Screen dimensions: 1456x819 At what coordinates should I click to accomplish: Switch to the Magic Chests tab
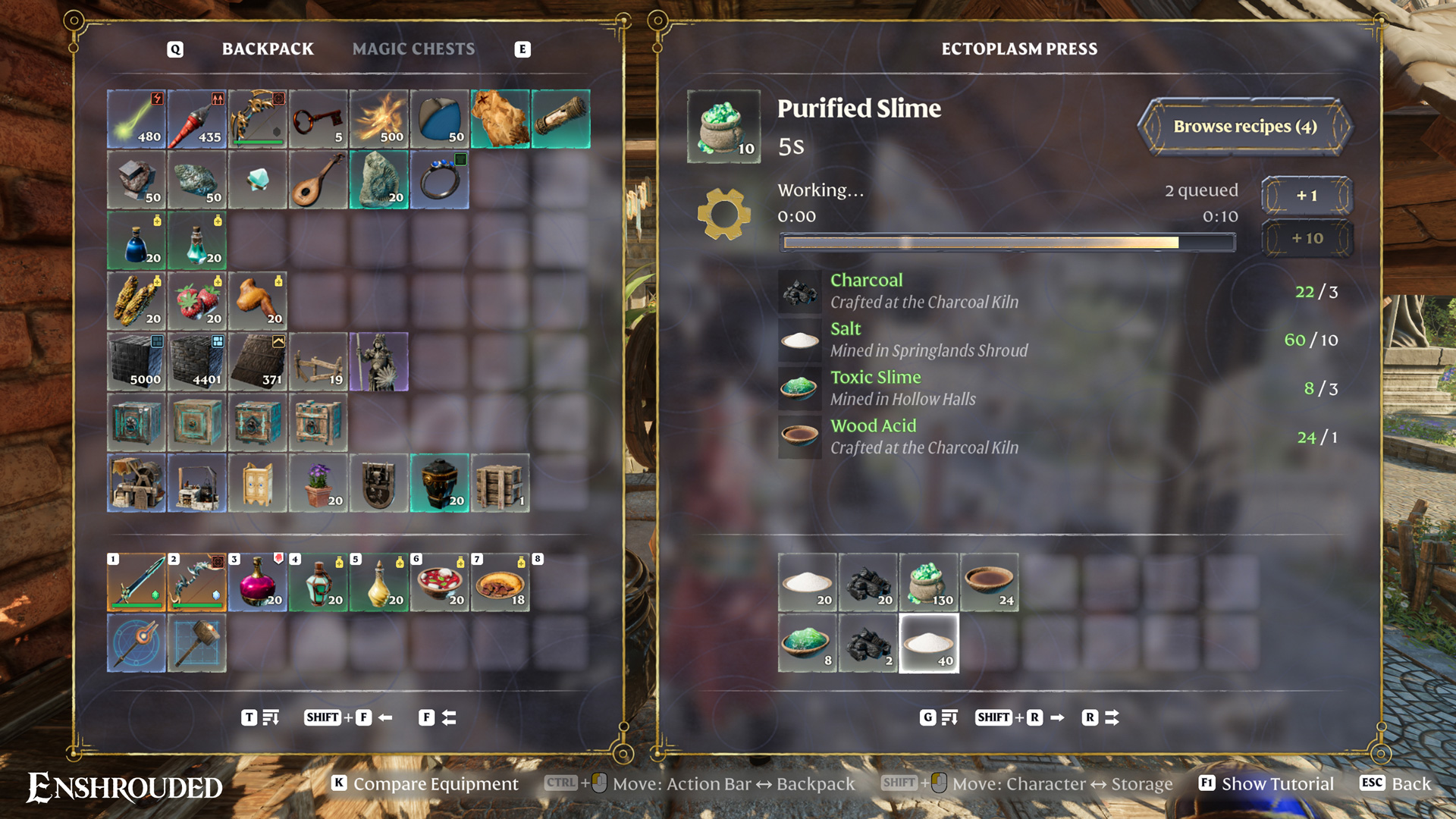413,49
